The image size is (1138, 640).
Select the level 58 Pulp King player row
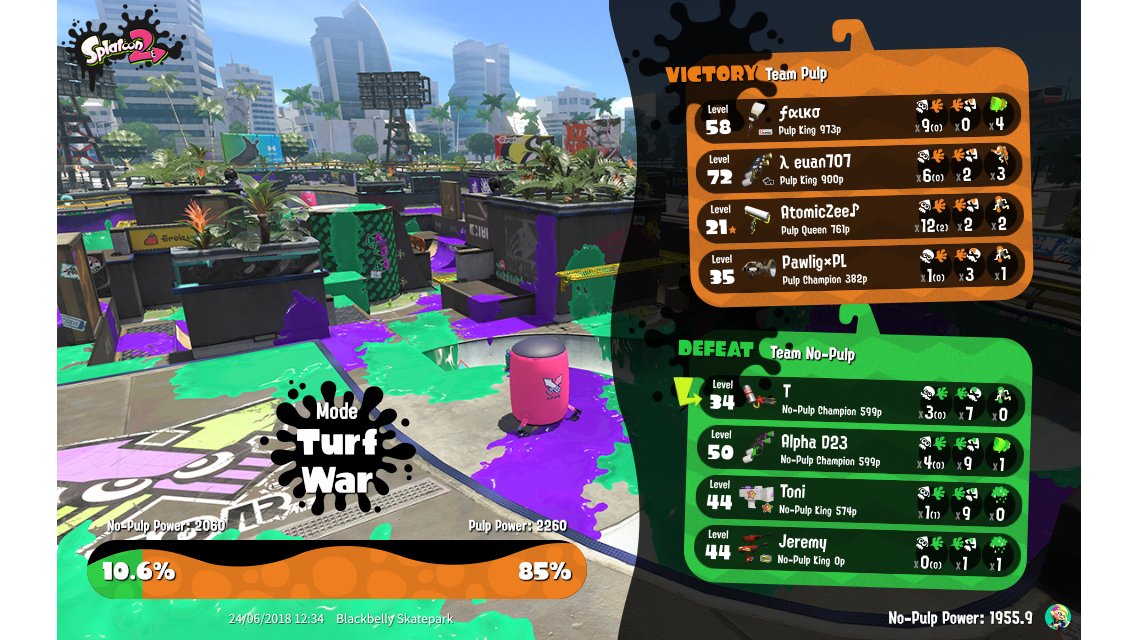[x=860, y=116]
